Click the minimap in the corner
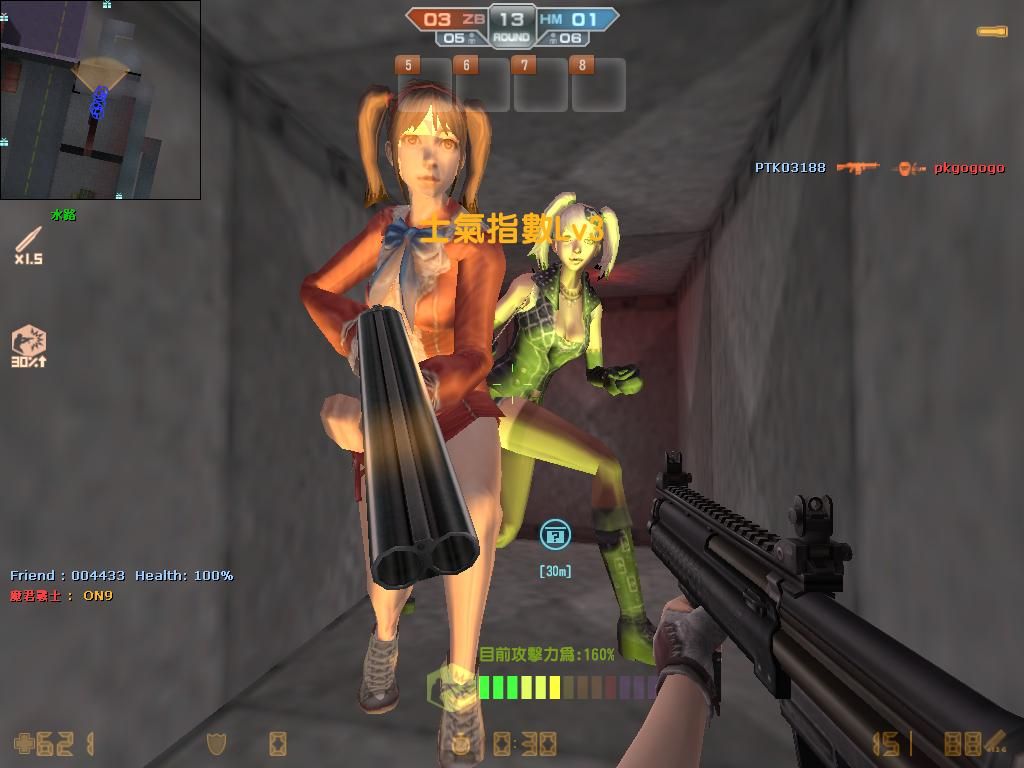 (100, 100)
